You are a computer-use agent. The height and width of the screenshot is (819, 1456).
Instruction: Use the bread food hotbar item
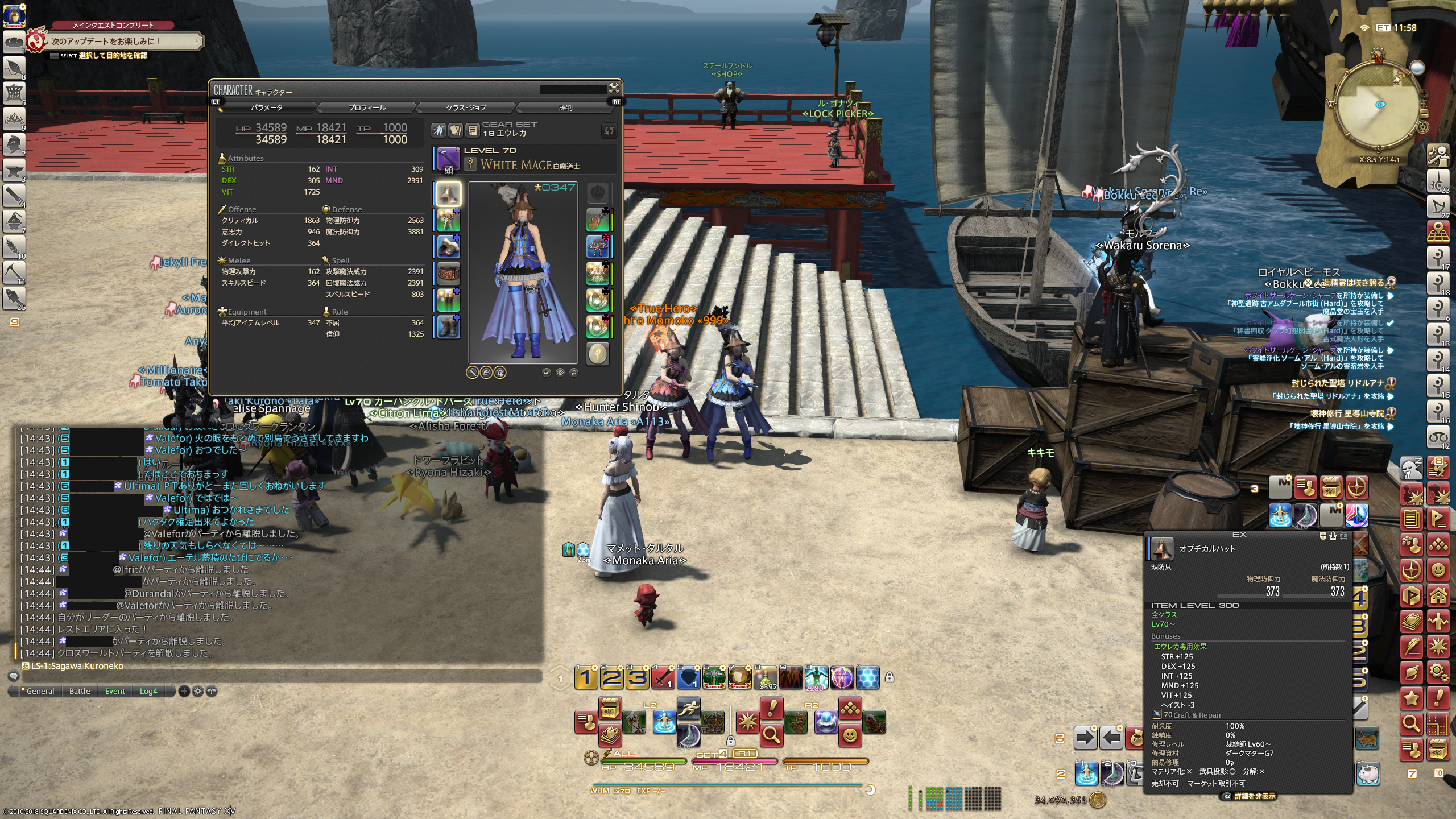(739, 677)
